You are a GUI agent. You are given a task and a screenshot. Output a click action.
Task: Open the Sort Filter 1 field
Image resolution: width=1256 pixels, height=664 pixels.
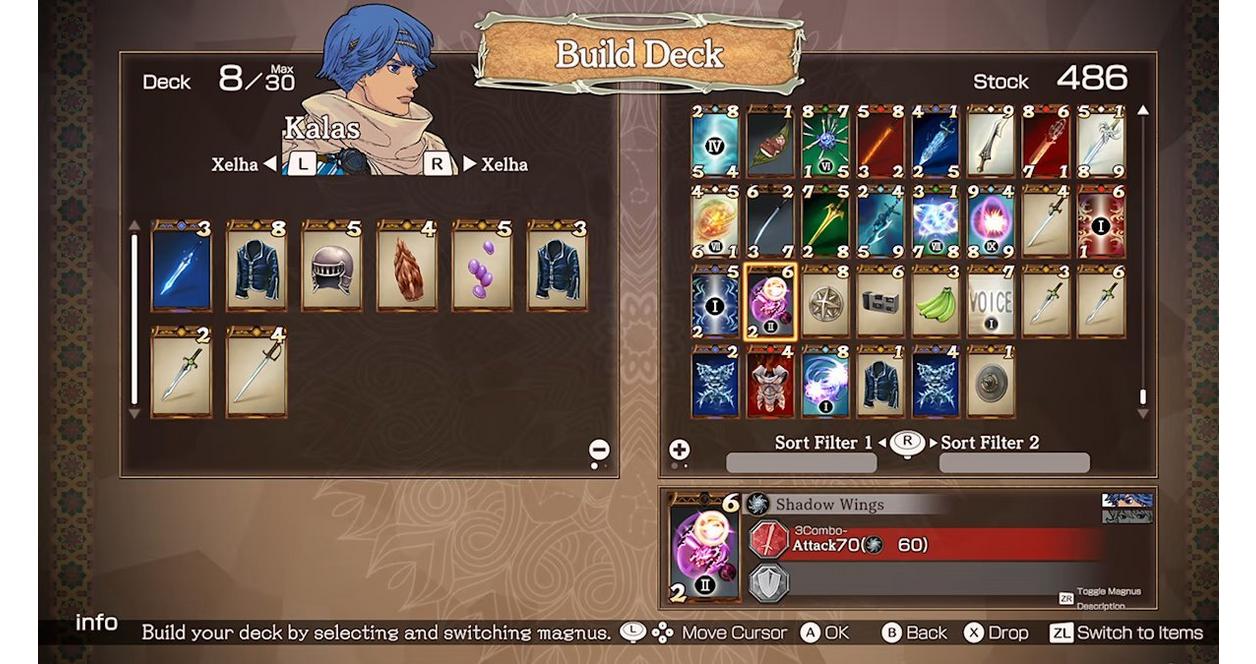point(801,462)
